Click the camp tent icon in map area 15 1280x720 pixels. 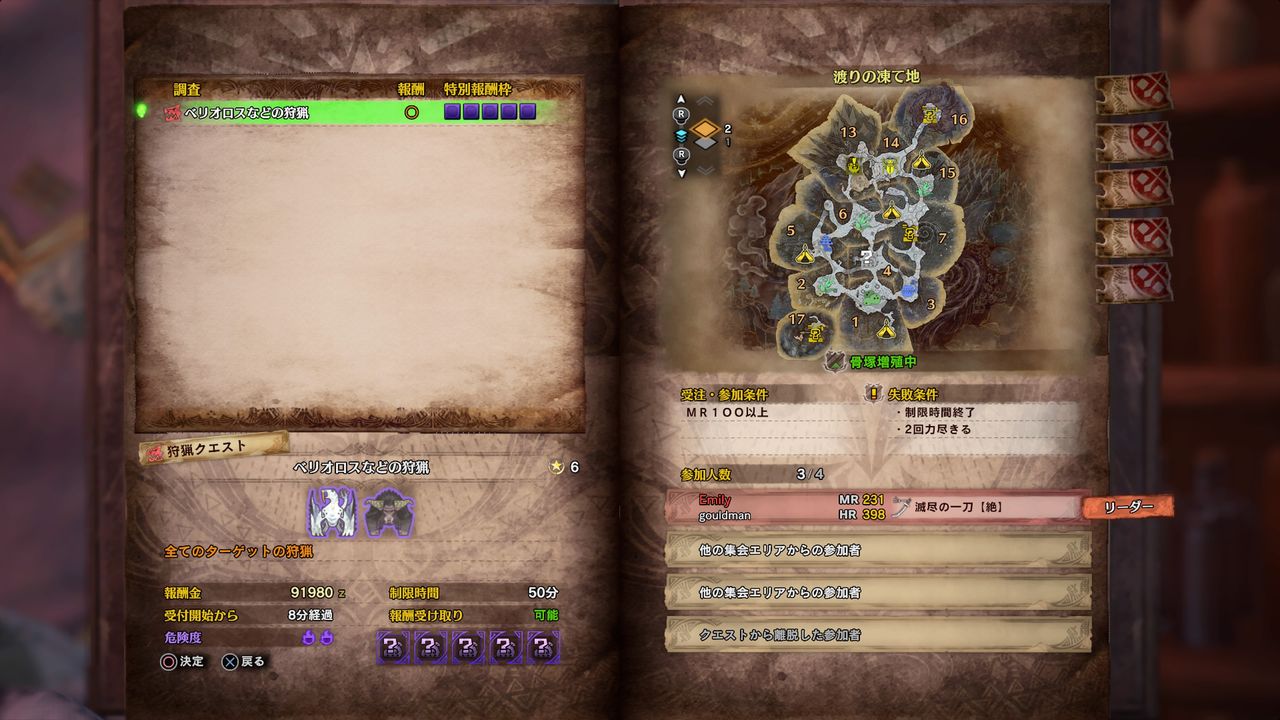click(920, 162)
